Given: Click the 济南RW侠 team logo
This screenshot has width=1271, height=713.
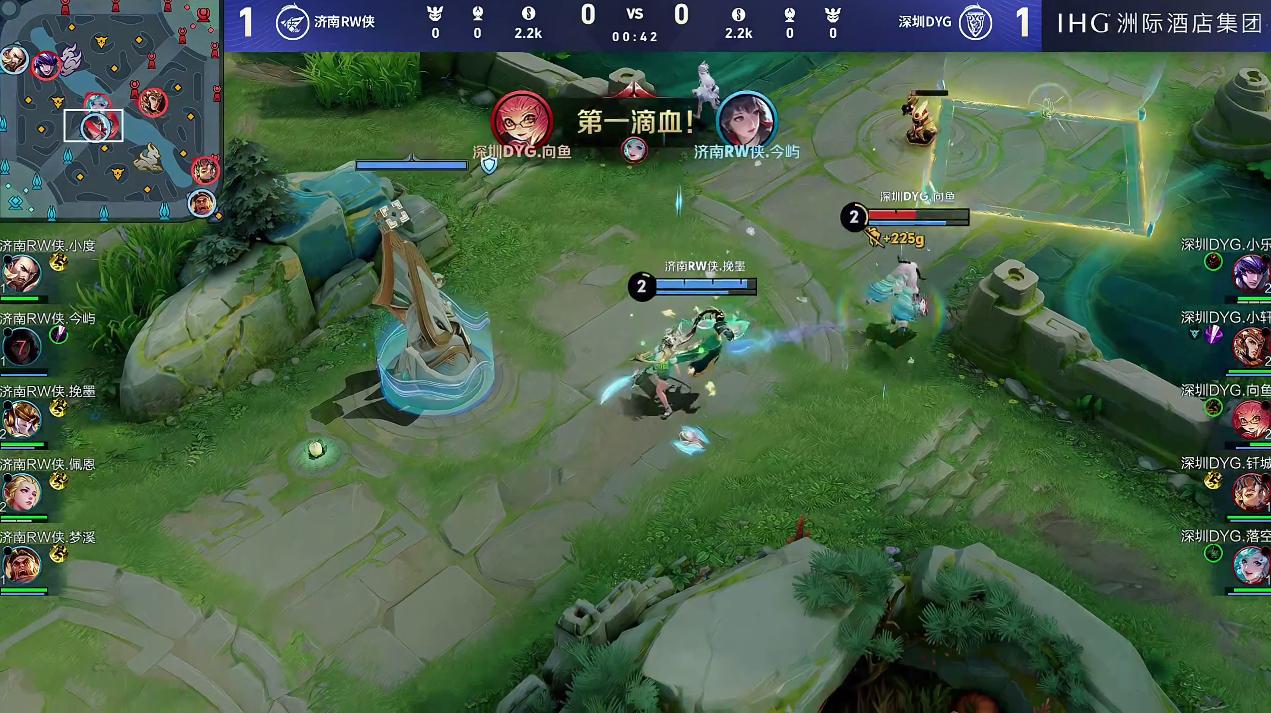Looking at the screenshot, I should point(291,22).
